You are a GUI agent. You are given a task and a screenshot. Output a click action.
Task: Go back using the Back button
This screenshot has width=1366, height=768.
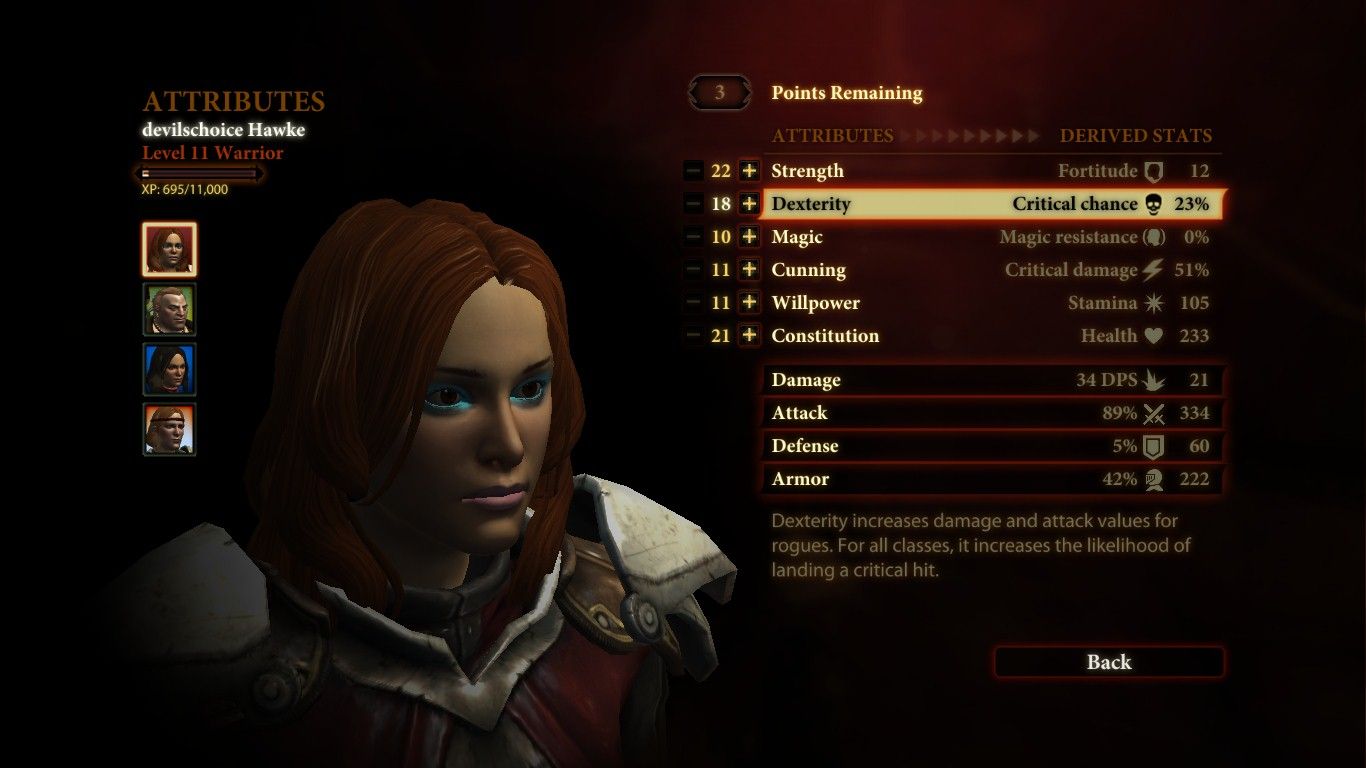coord(1108,662)
